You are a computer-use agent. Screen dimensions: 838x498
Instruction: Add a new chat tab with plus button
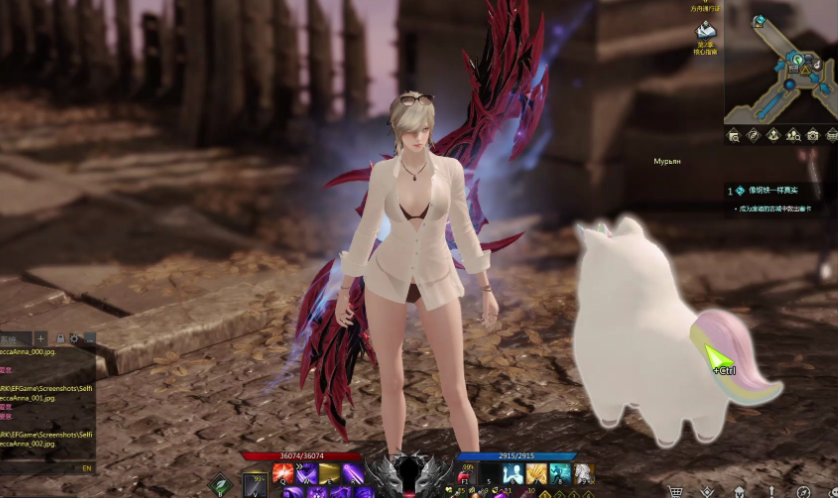coord(41,339)
